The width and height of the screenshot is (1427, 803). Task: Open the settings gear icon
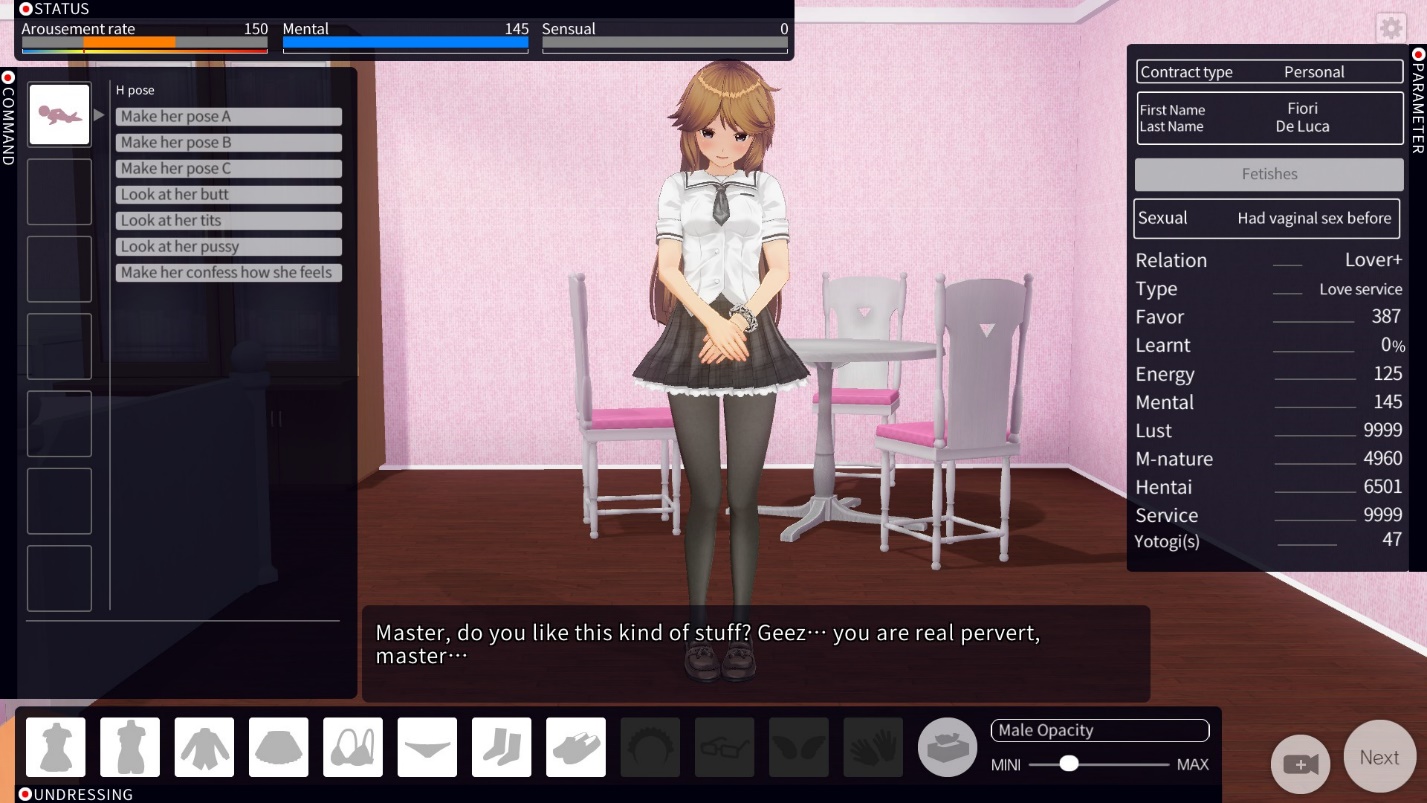tap(1390, 28)
